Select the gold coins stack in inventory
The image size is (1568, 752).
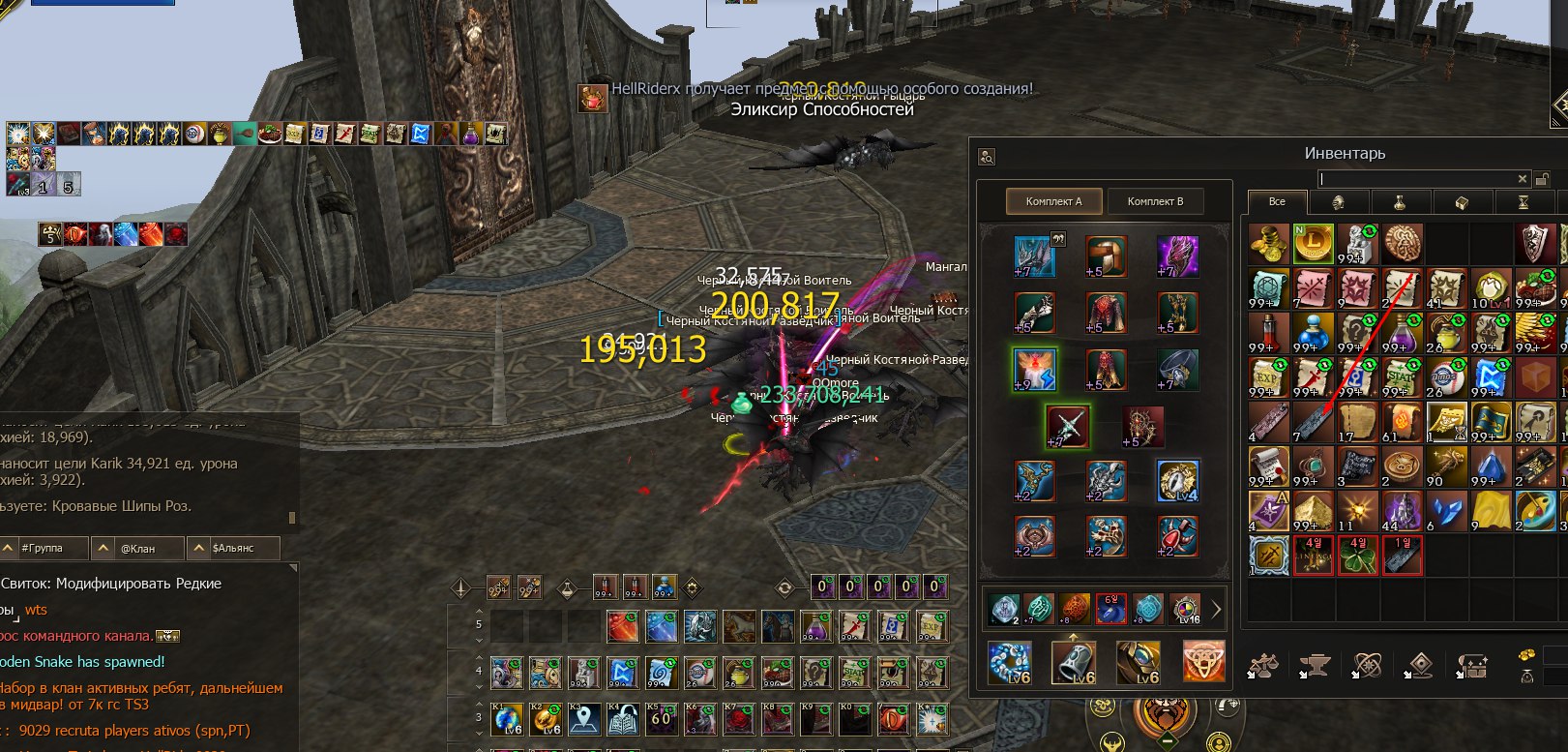pyautogui.click(x=1267, y=244)
